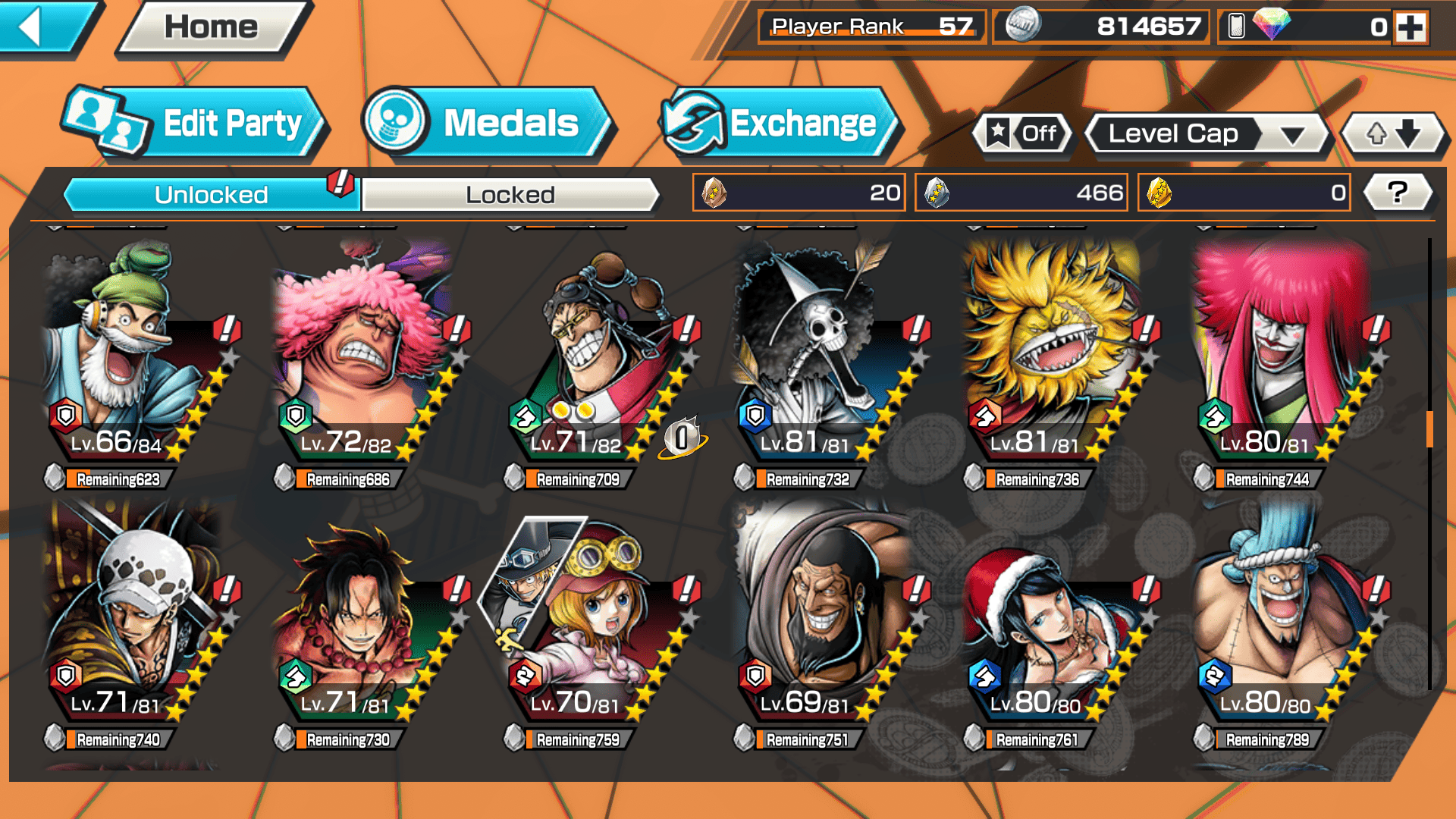1456x819 pixels.
Task: Switch to the Locked characters tab
Action: click(x=510, y=195)
